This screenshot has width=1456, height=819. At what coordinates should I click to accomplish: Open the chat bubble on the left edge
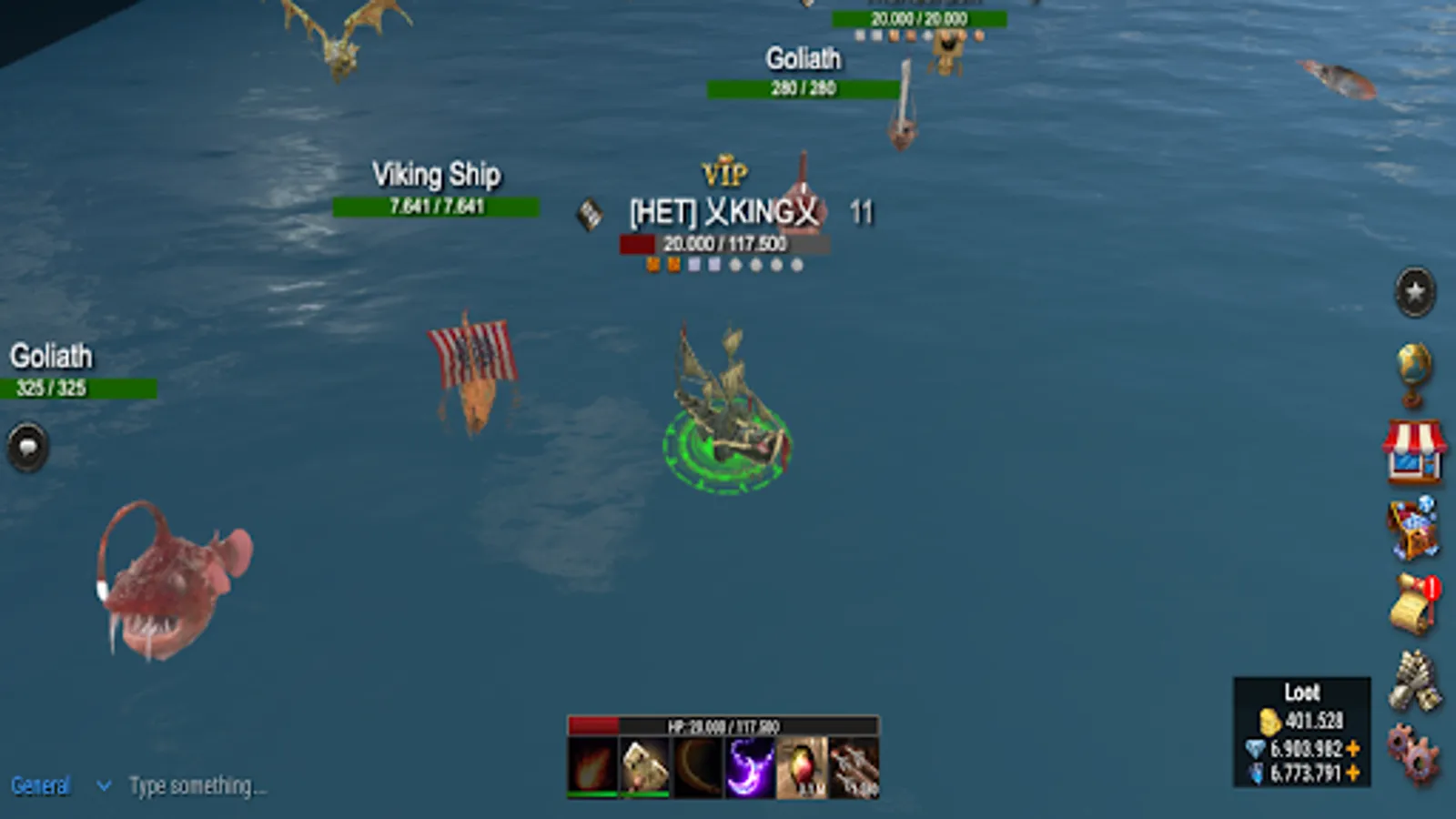tap(27, 447)
